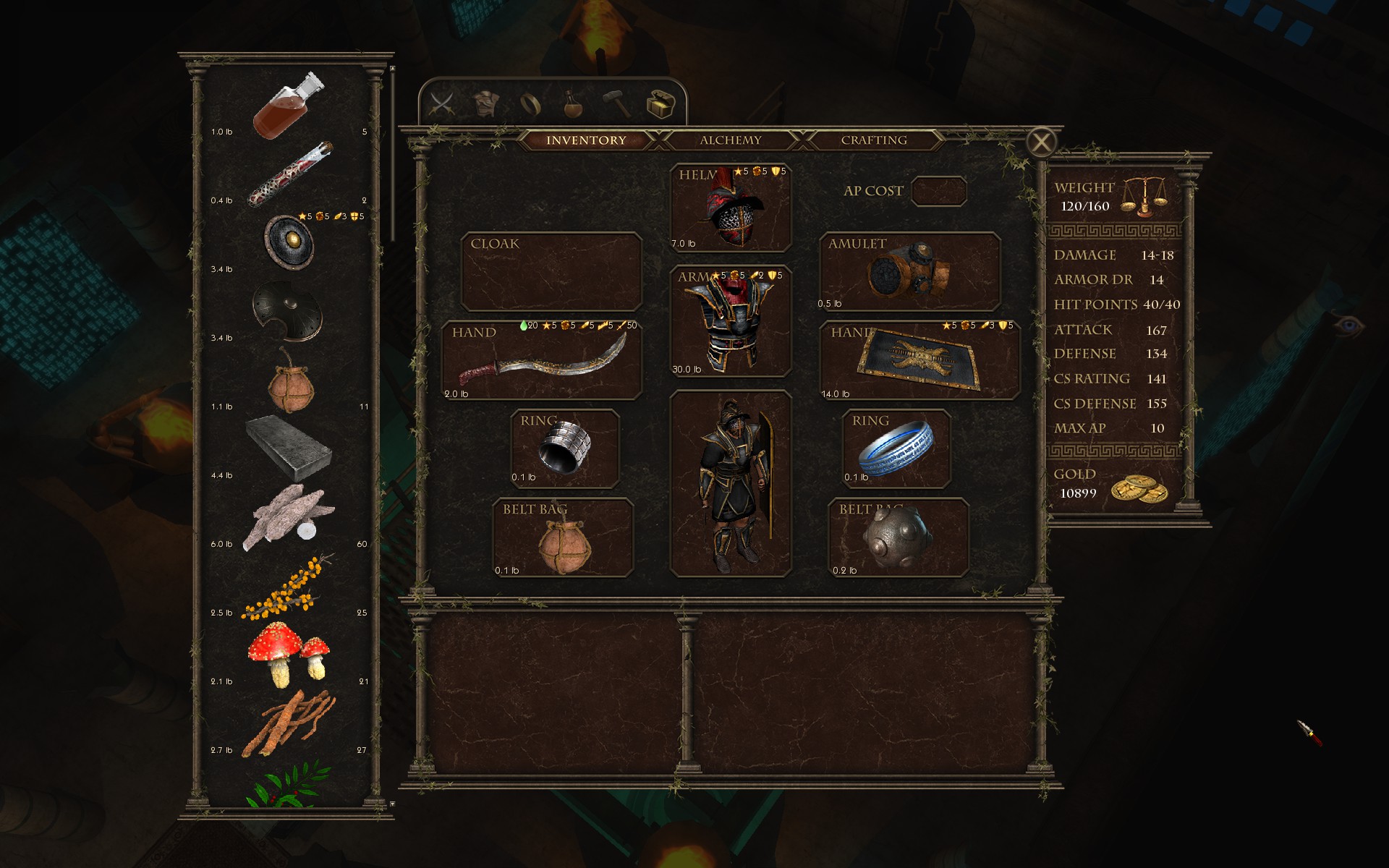Image resolution: width=1389 pixels, height=868 pixels.
Task: Filter list by ring accessories icon
Action: click(530, 104)
